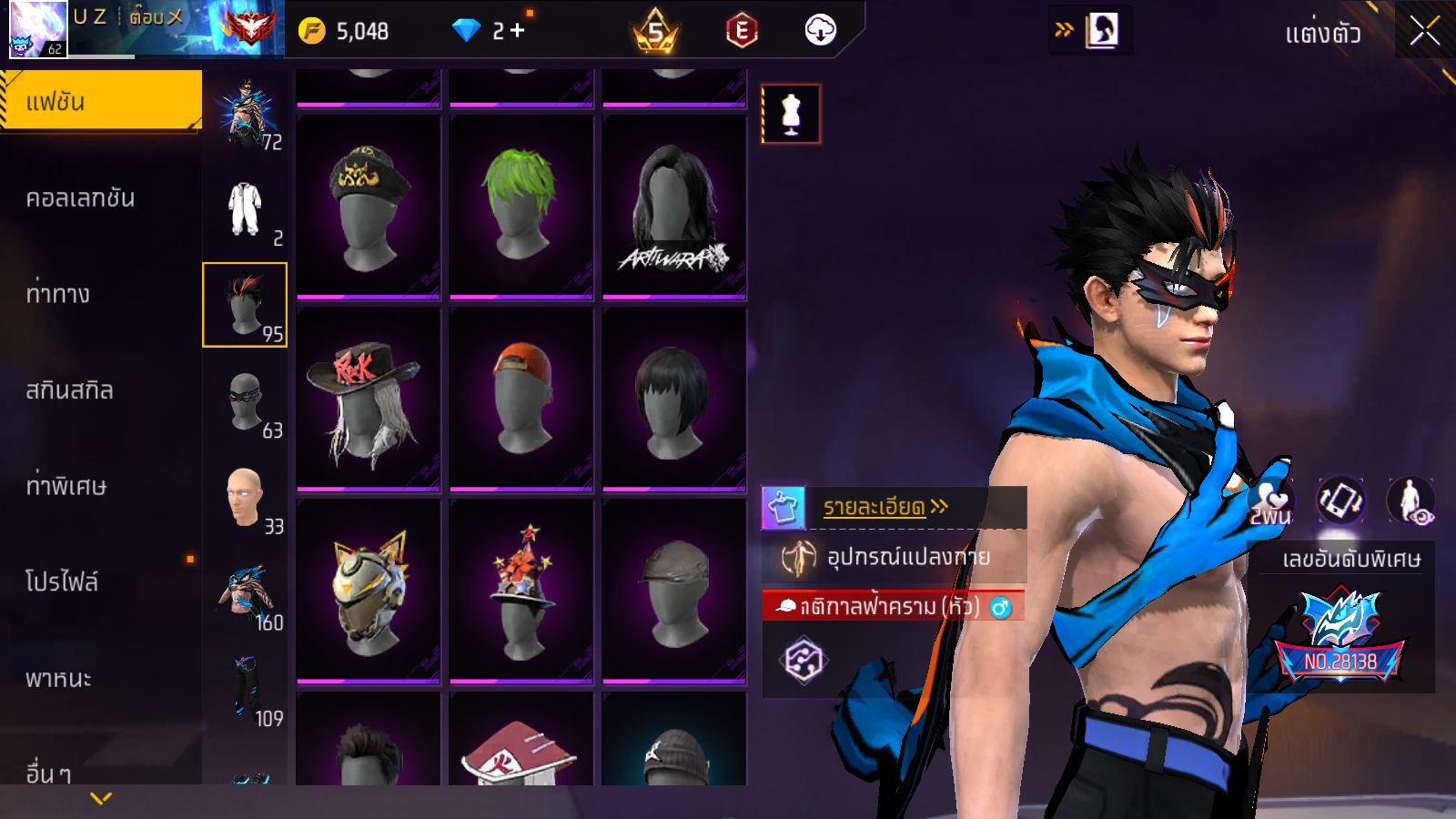Image resolution: width=1456 pixels, height=819 pixels.
Task: Add diamonds with the plus button
Action: (517, 31)
